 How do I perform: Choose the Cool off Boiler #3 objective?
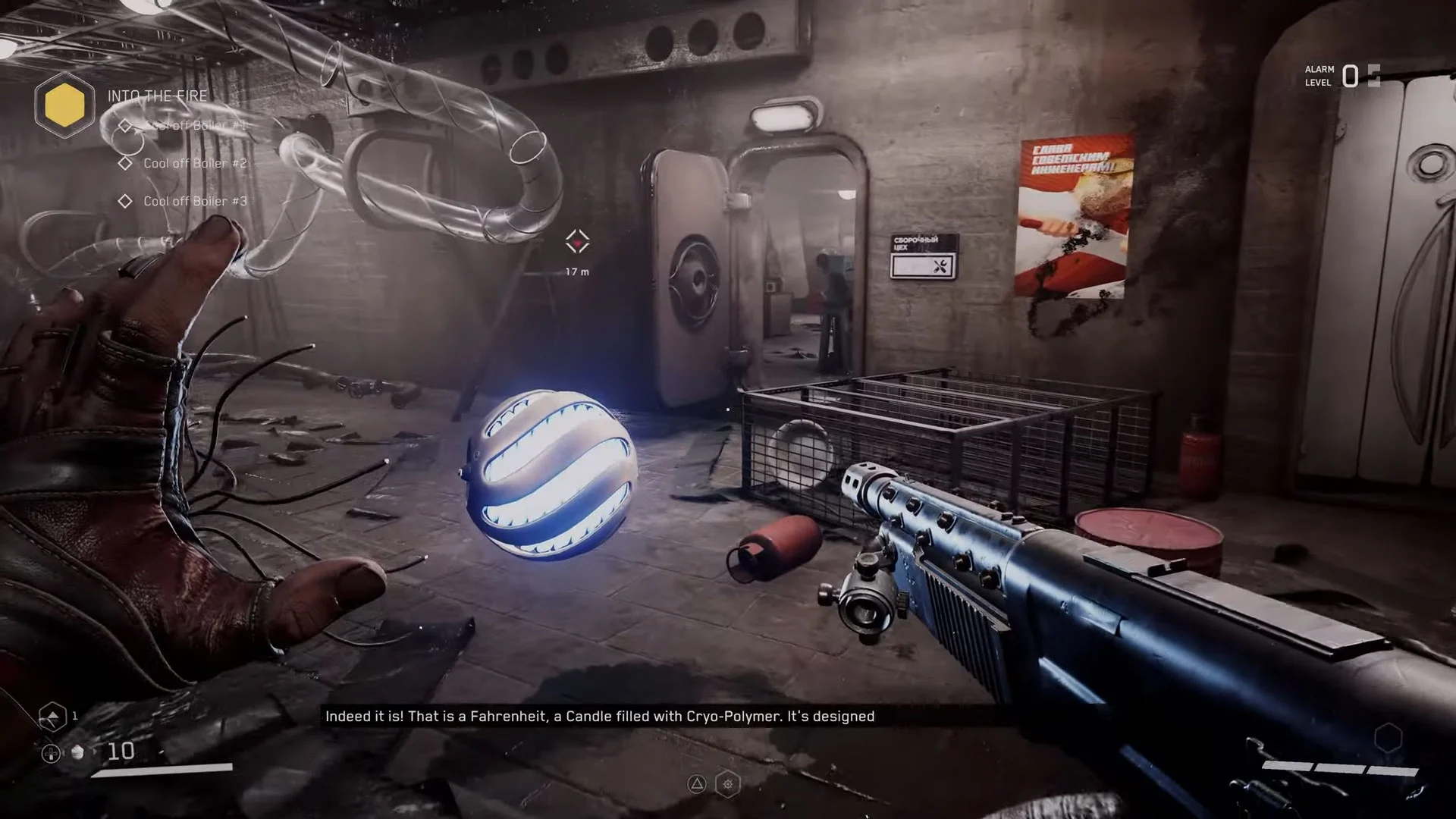click(x=195, y=201)
